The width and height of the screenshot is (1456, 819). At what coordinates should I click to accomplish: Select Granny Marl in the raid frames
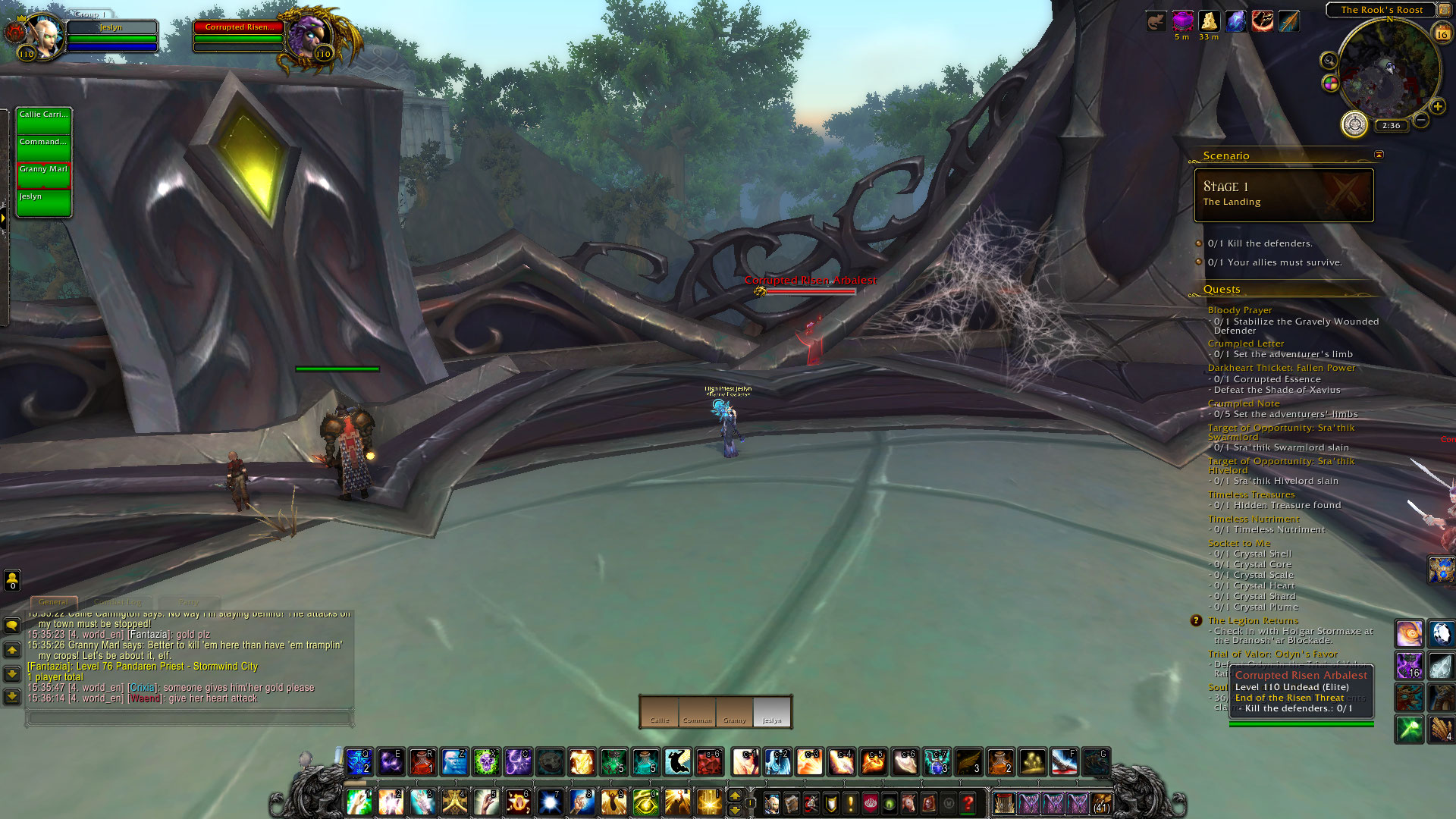pyautogui.click(x=44, y=175)
